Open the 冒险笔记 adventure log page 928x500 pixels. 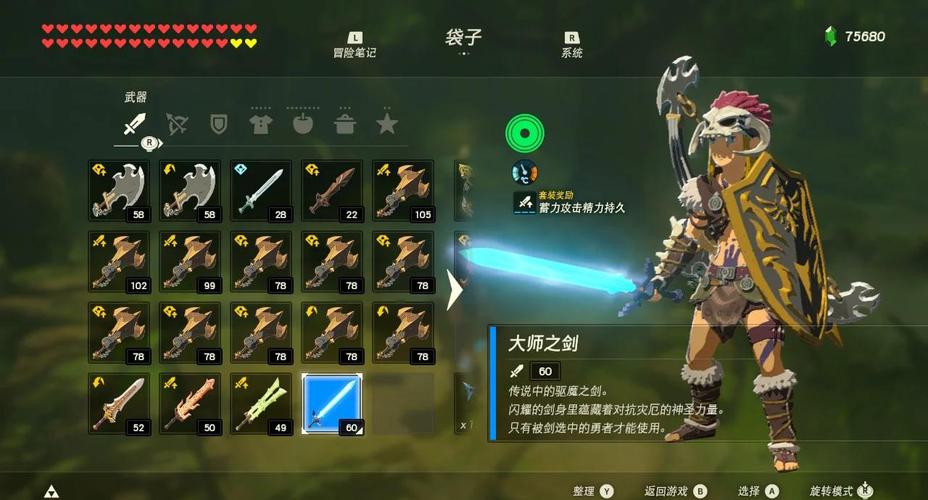[x=355, y=45]
